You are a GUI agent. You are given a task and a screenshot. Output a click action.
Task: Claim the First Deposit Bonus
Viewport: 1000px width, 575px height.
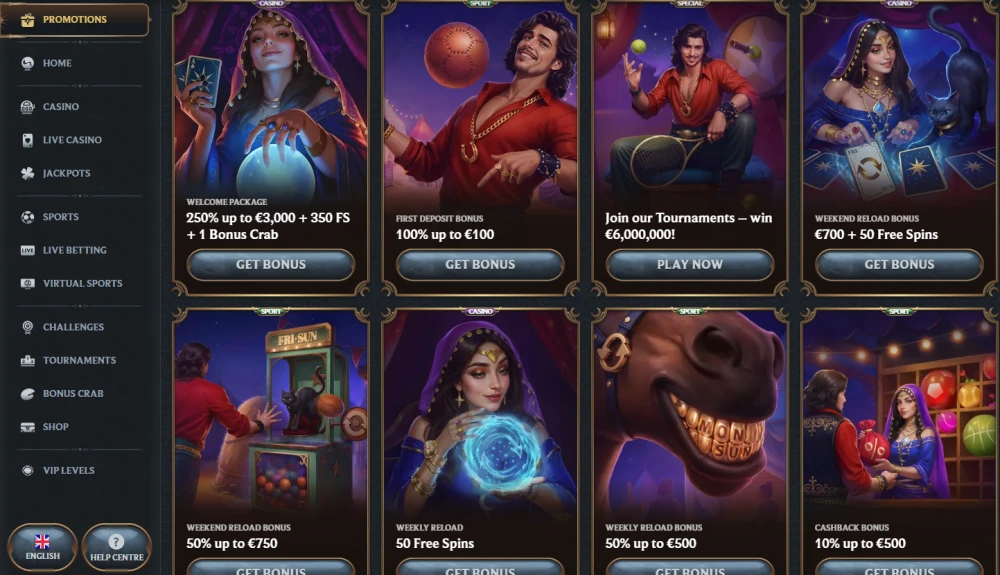point(480,265)
